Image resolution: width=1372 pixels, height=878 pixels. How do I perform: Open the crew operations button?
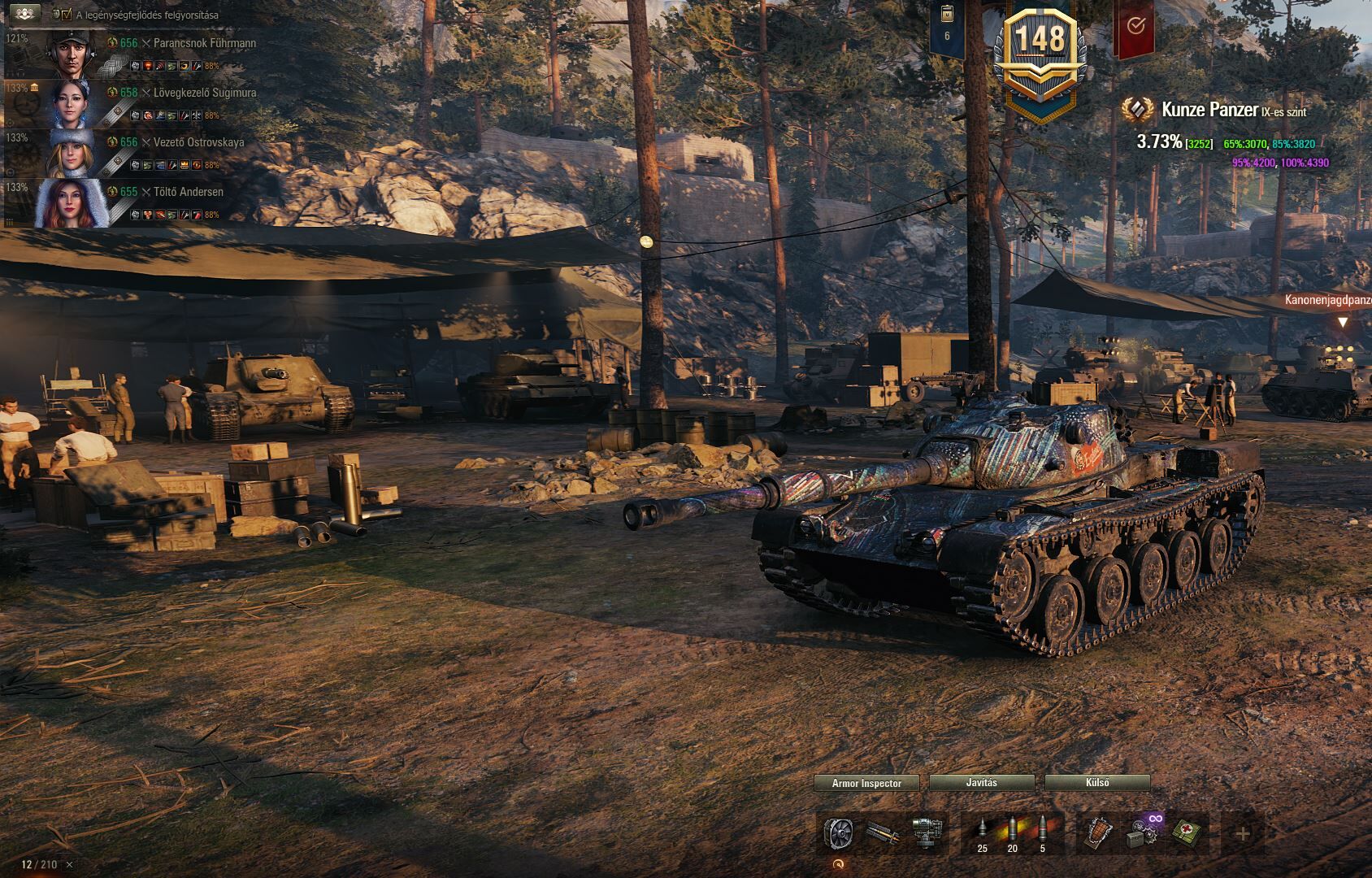coord(23,14)
